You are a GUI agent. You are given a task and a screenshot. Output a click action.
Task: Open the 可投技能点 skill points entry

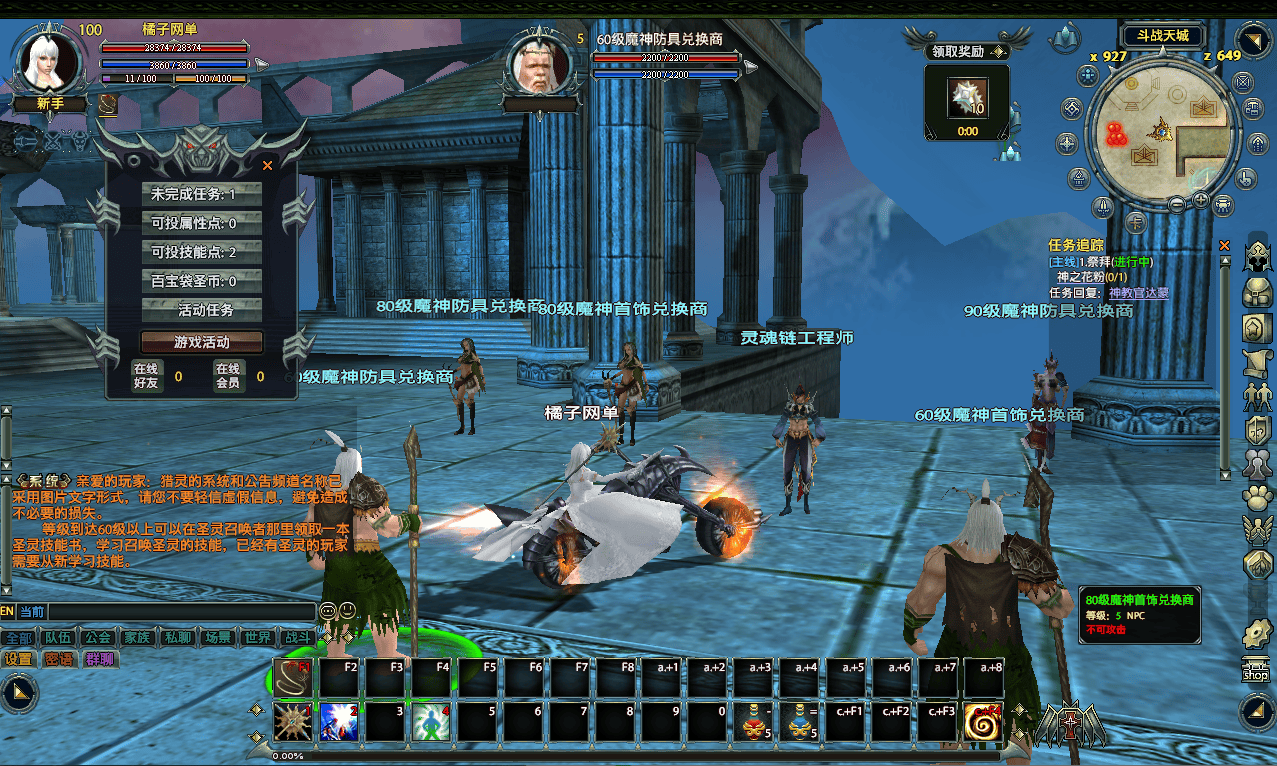pos(201,252)
